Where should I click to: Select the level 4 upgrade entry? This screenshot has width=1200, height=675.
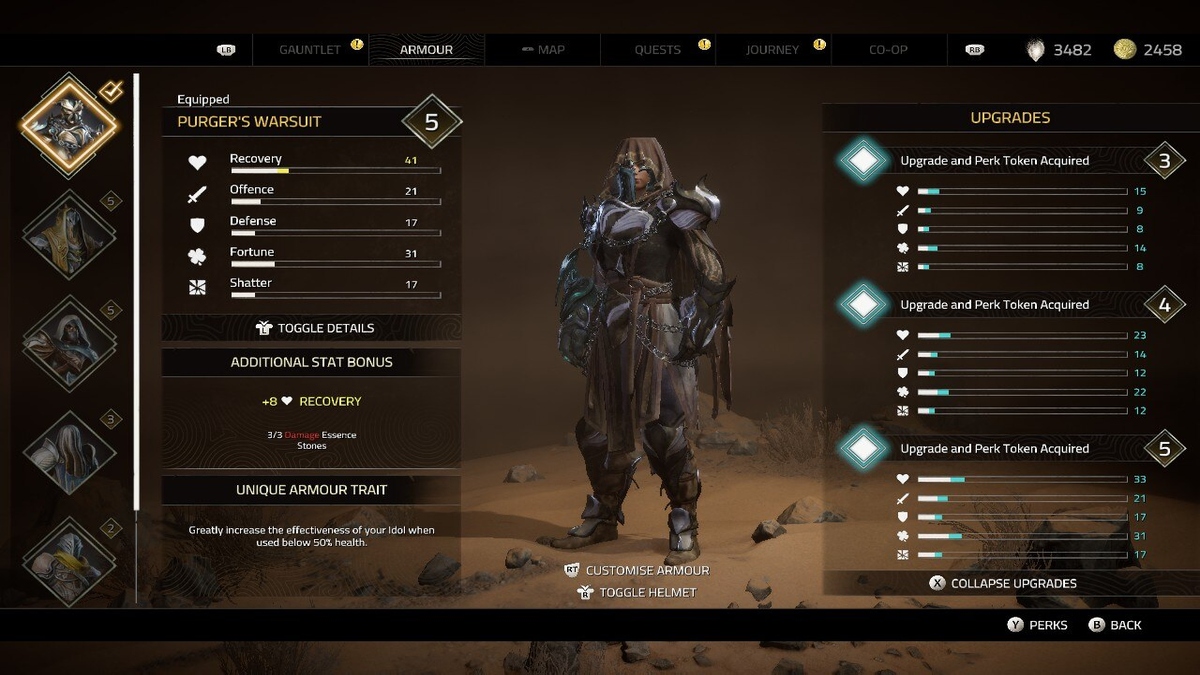click(994, 304)
